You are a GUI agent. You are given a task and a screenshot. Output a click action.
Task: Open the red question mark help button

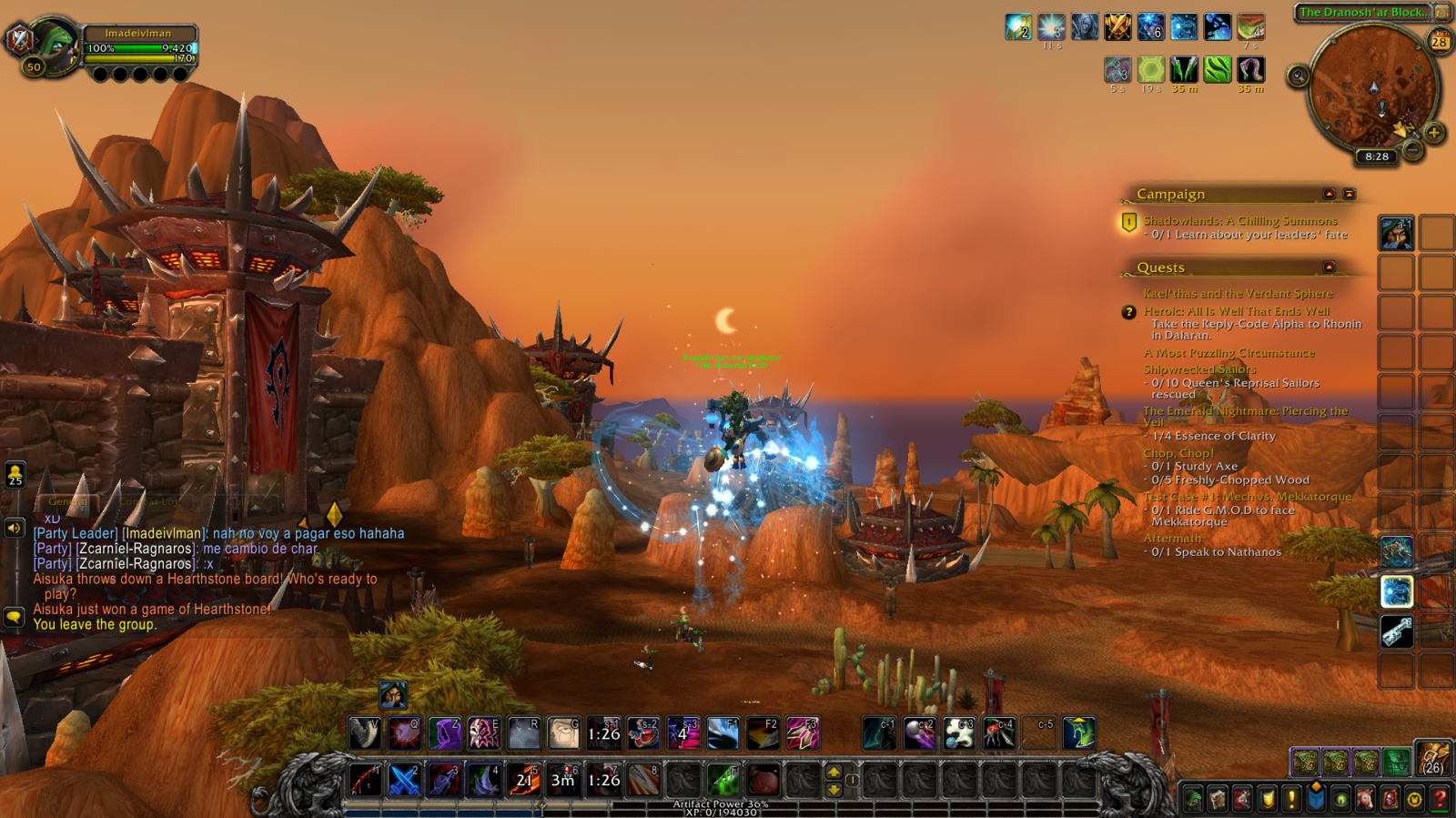[x=1439, y=800]
